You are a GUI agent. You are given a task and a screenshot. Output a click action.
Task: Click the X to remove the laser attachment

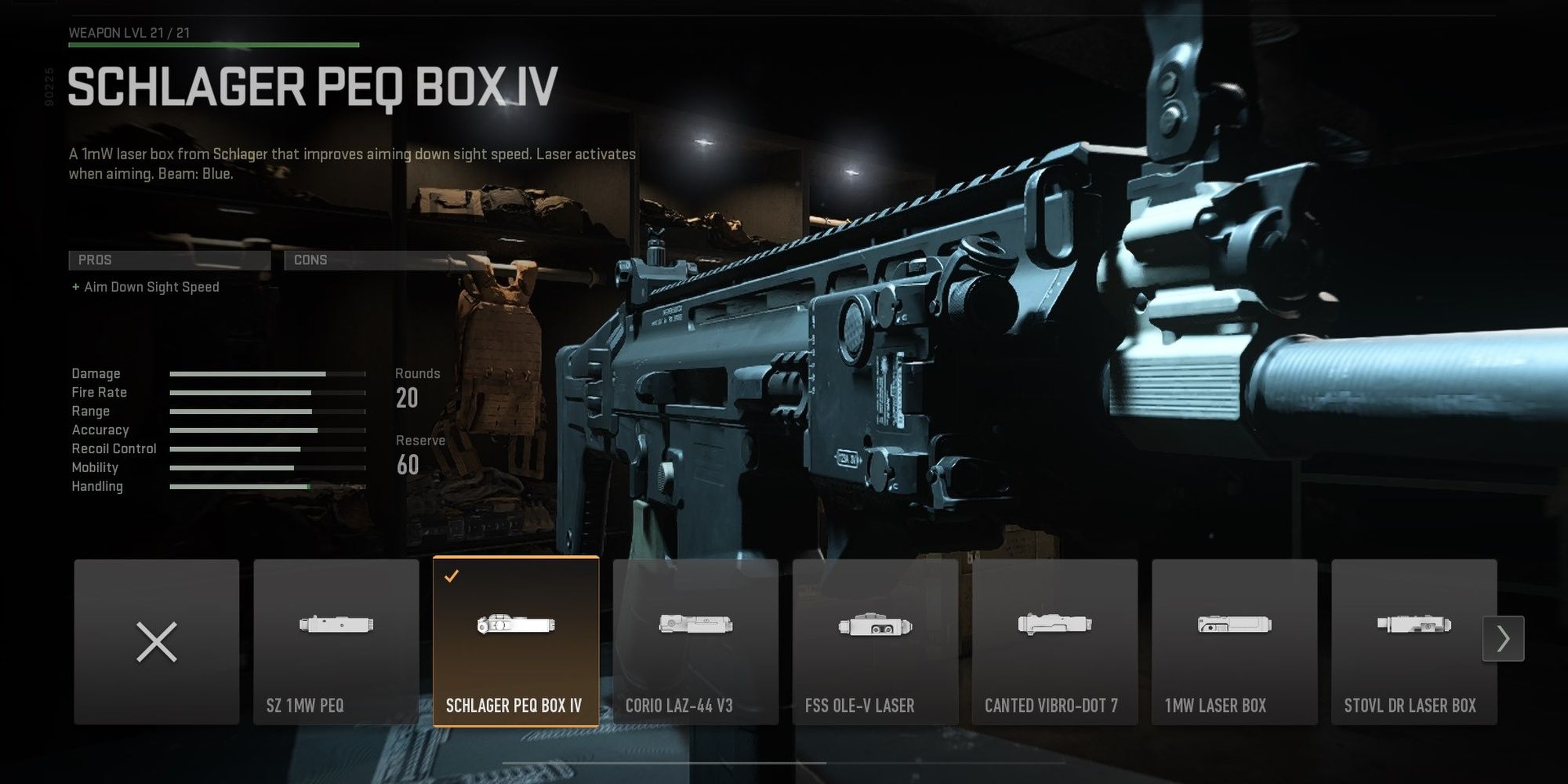click(157, 643)
